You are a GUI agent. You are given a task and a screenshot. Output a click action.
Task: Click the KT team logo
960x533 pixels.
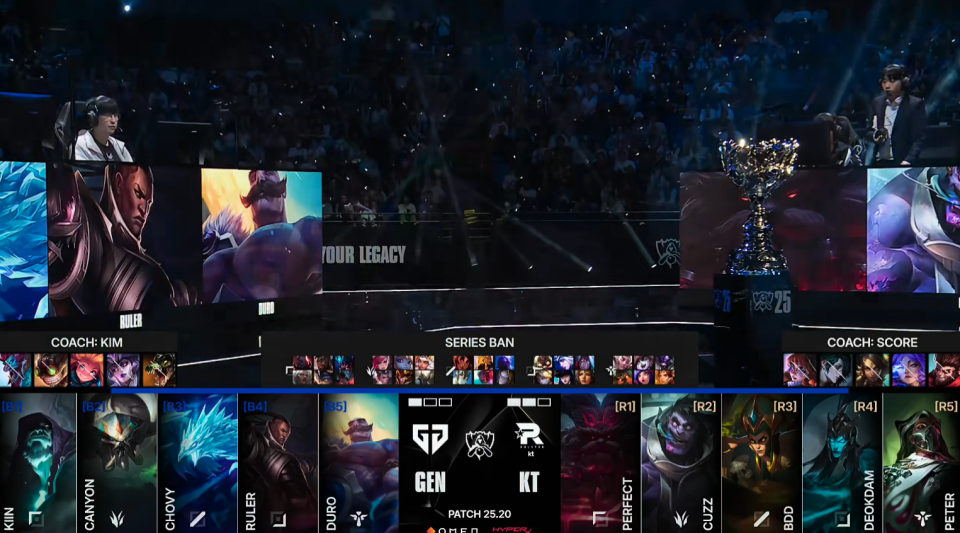coord(528,438)
